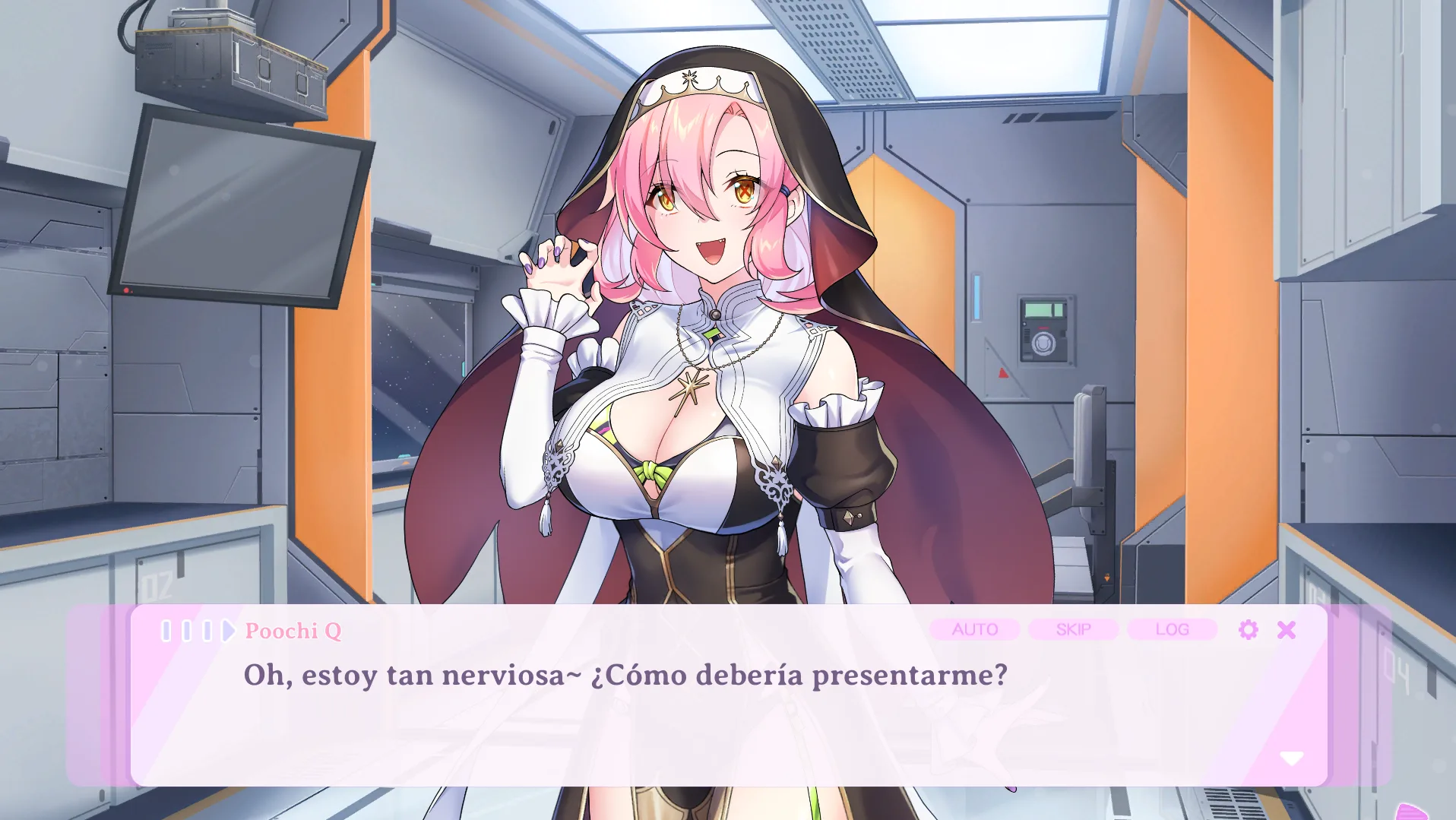Click the play triangle icon beside Poochi Q
This screenshot has width=1456, height=820.
pos(227,630)
